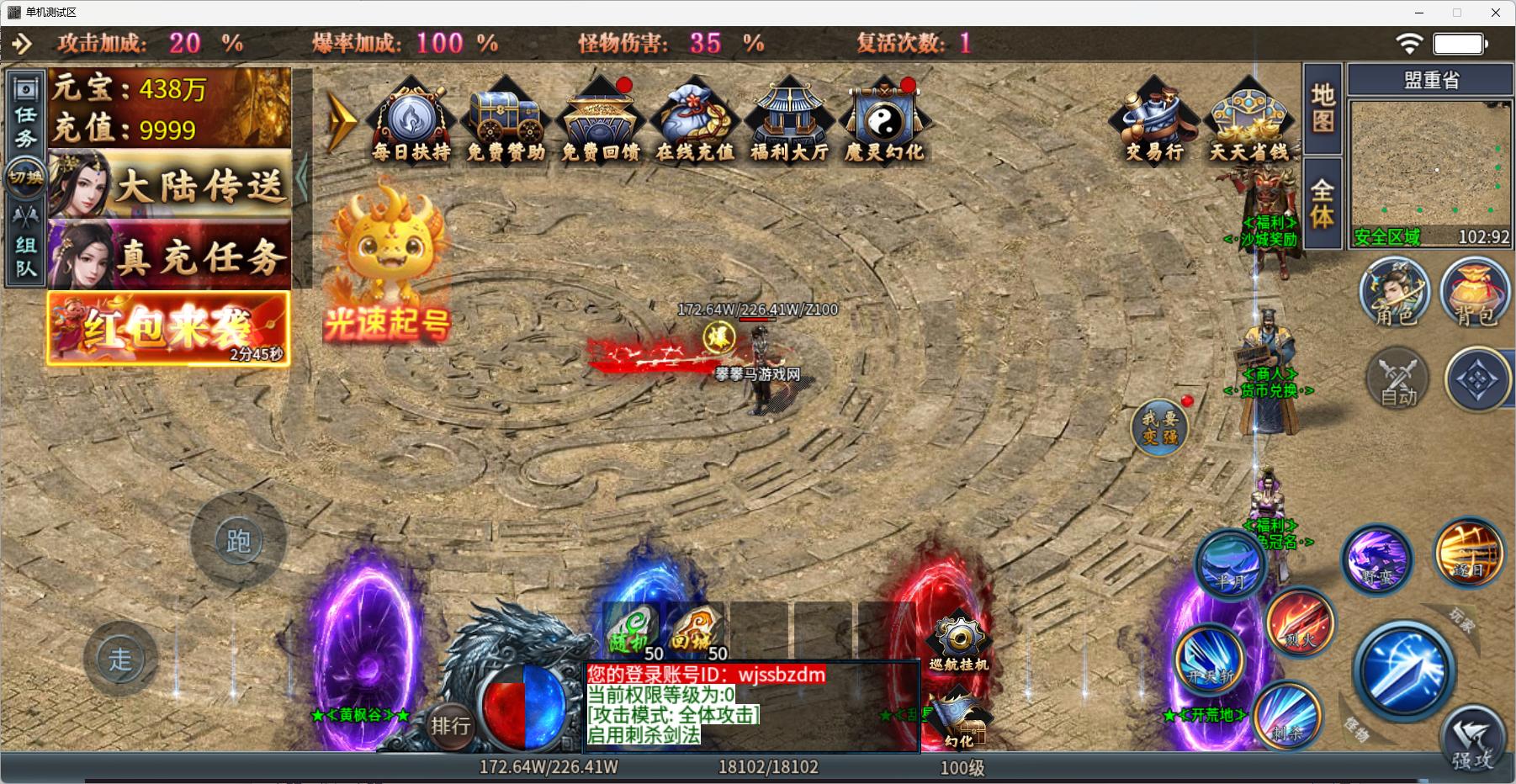
Task: Open the 排行 ranking button
Action: coord(450,725)
